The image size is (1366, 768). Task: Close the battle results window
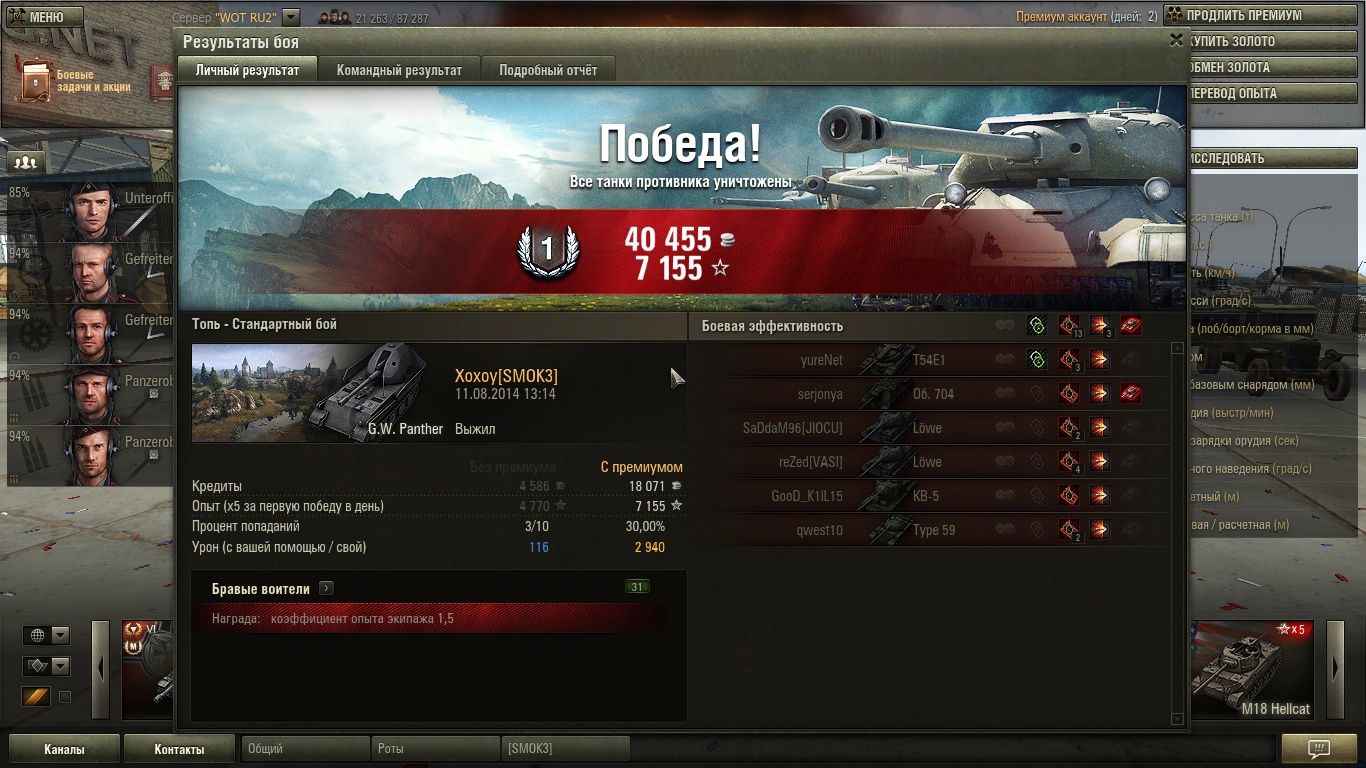pyautogui.click(x=1176, y=40)
